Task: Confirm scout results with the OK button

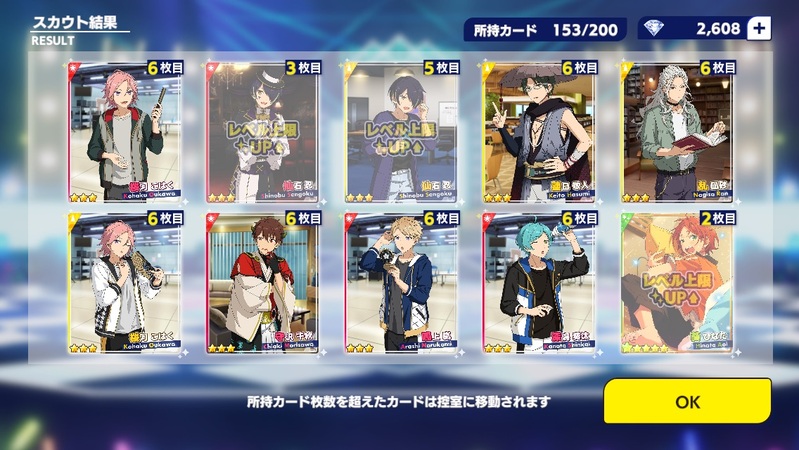Action: (x=687, y=401)
